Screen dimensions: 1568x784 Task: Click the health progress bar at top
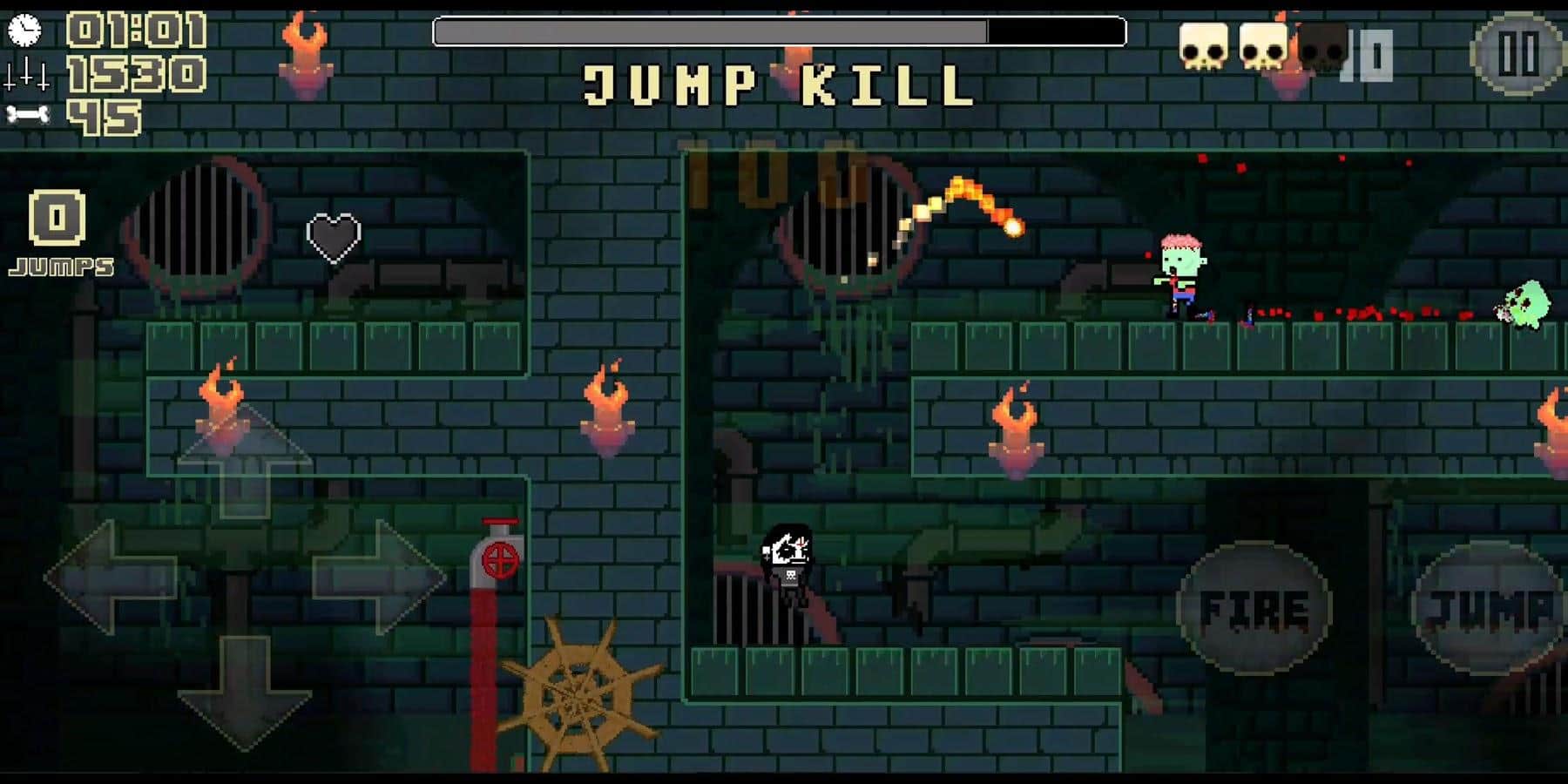click(780, 31)
